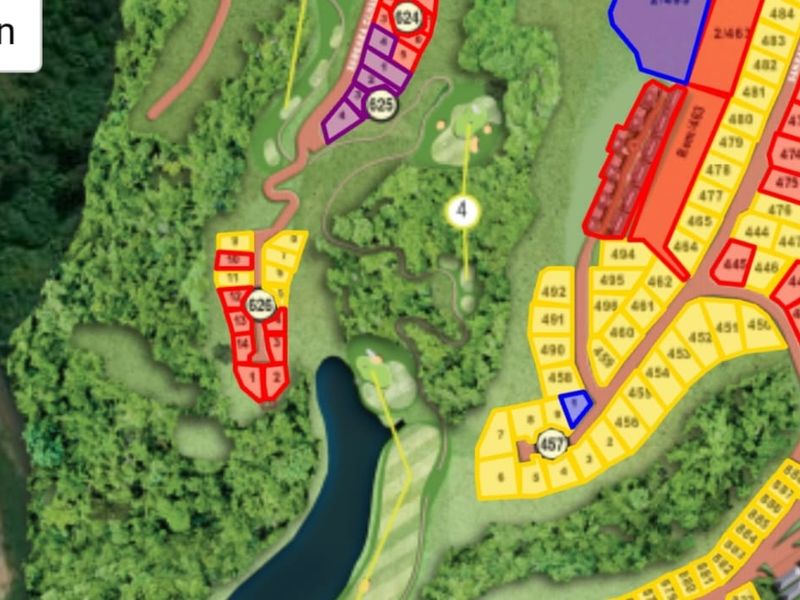Viewport: 800px width, 600px height.
Task: Pick yellow lot 7 near marker 457
Action: 501,433
